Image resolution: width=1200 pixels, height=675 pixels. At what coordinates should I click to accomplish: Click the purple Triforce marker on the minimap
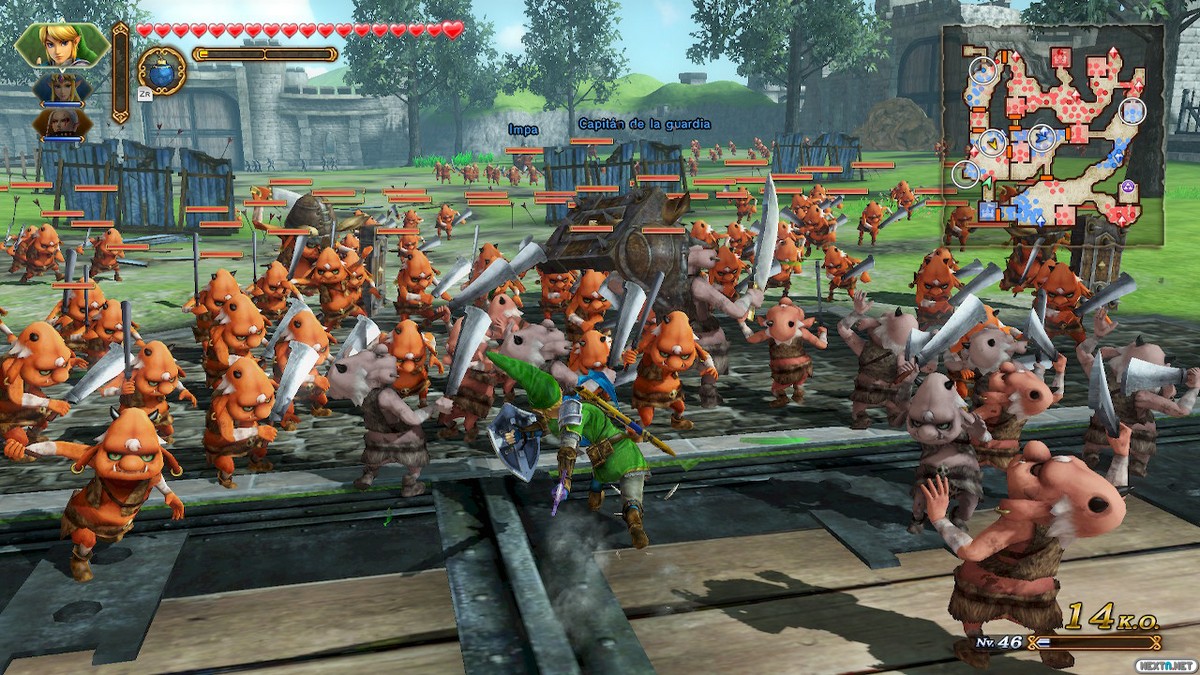1130,186
